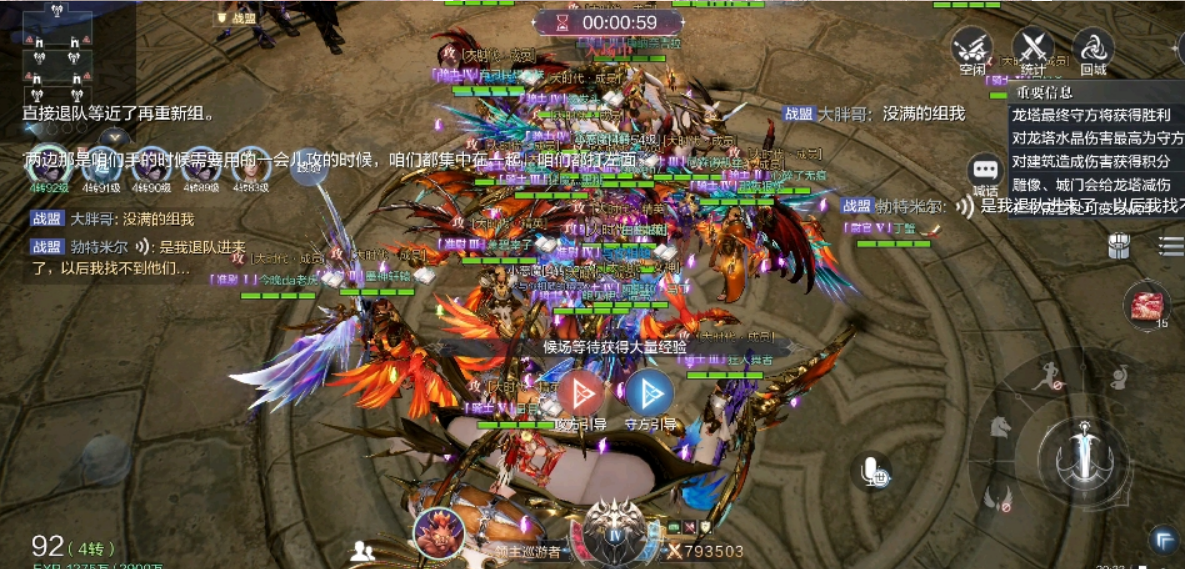Open the friends silhouette icon

point(363,551)
